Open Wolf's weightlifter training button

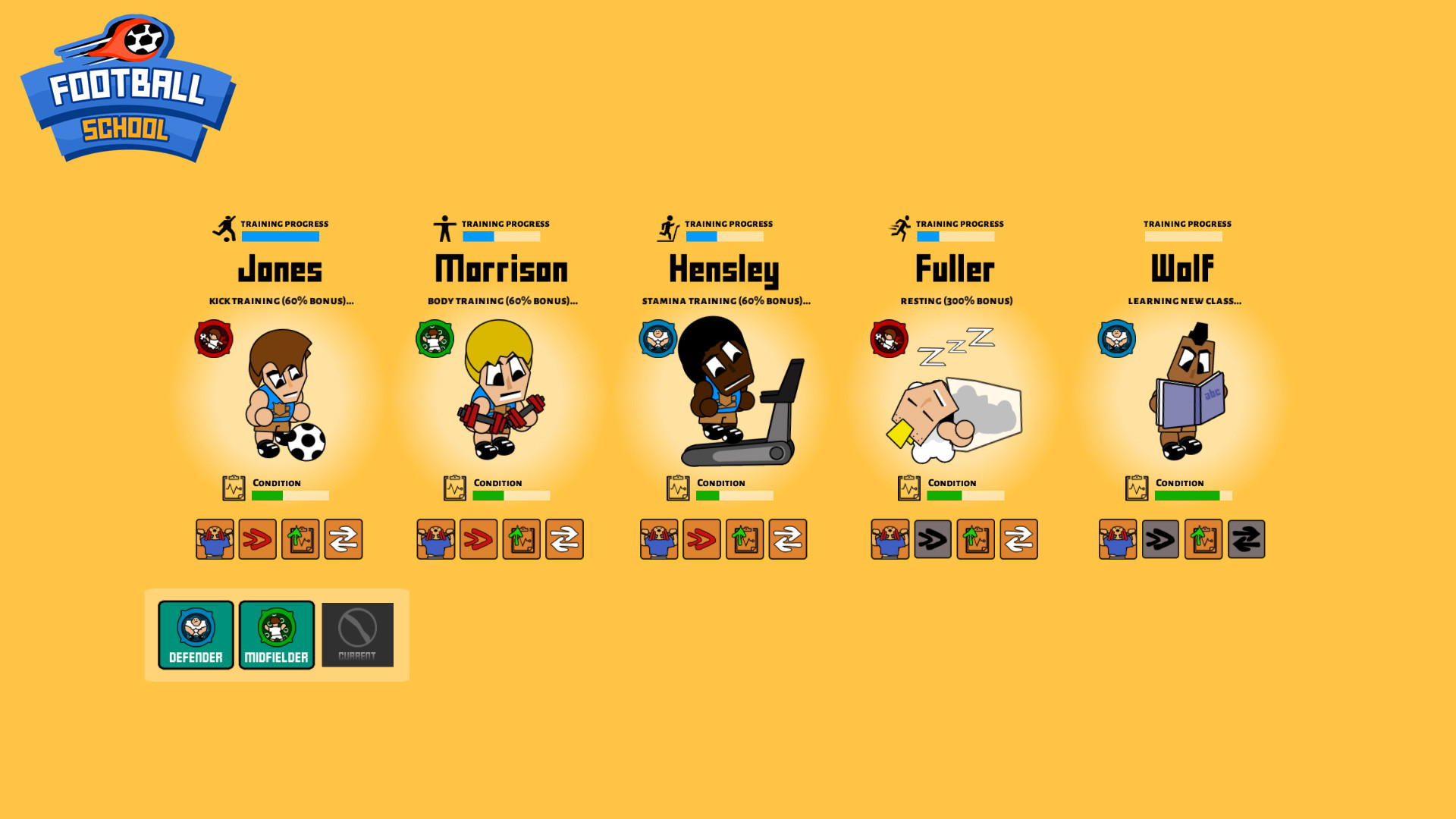1118,539
